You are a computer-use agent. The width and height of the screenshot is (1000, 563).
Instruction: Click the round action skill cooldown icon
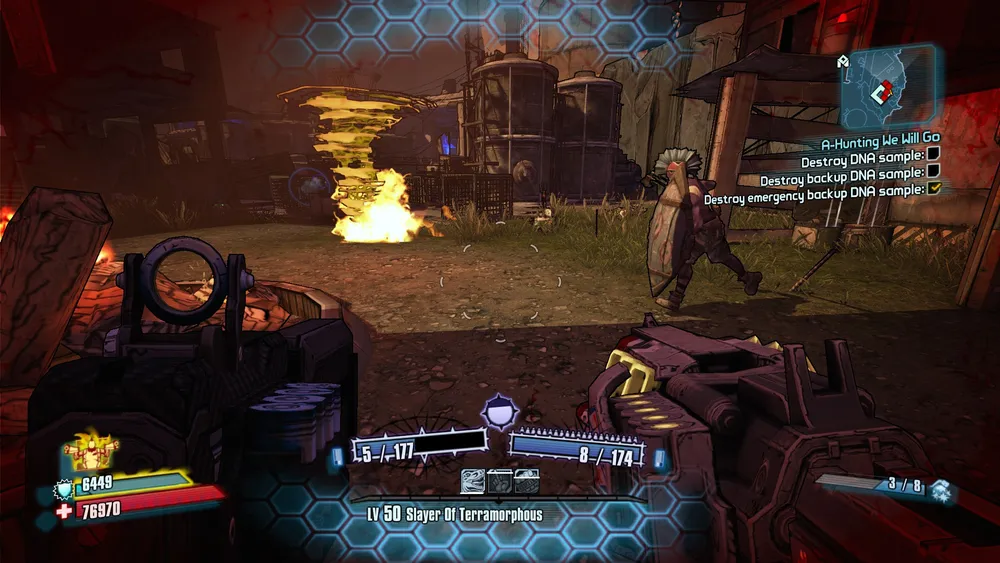(498, 412)
